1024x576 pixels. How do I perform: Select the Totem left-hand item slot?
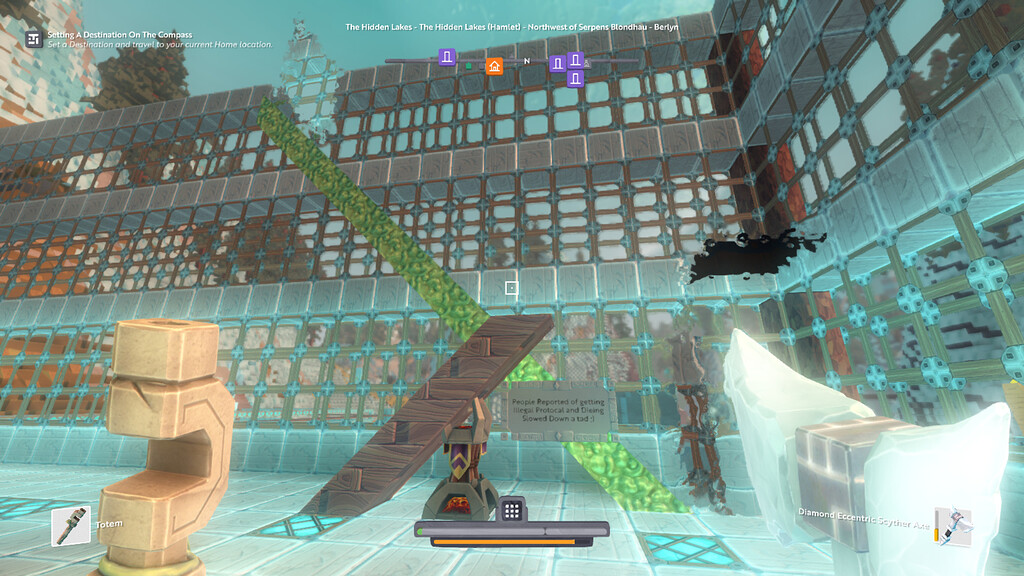[x=71, y=526]
